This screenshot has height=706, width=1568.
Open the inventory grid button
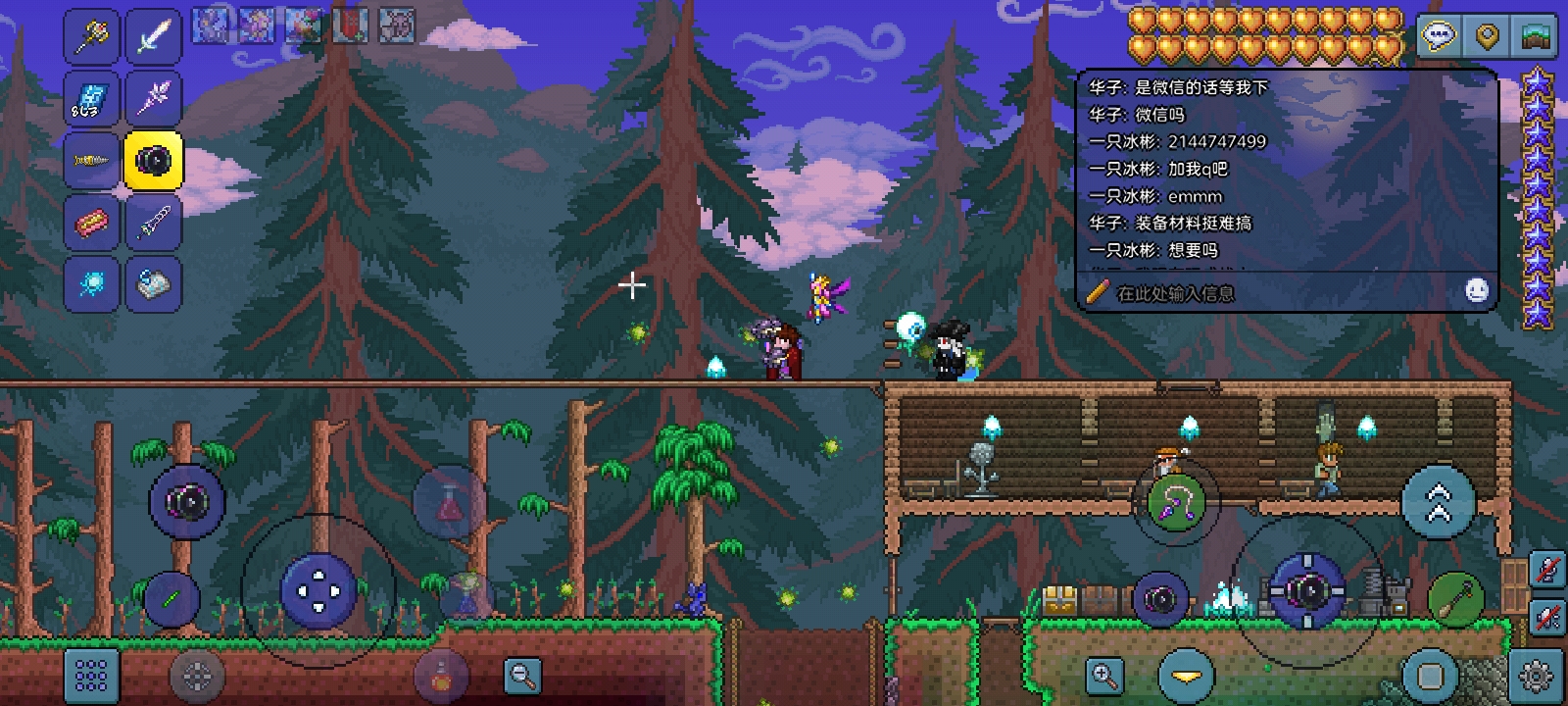(x=91, y=675)
